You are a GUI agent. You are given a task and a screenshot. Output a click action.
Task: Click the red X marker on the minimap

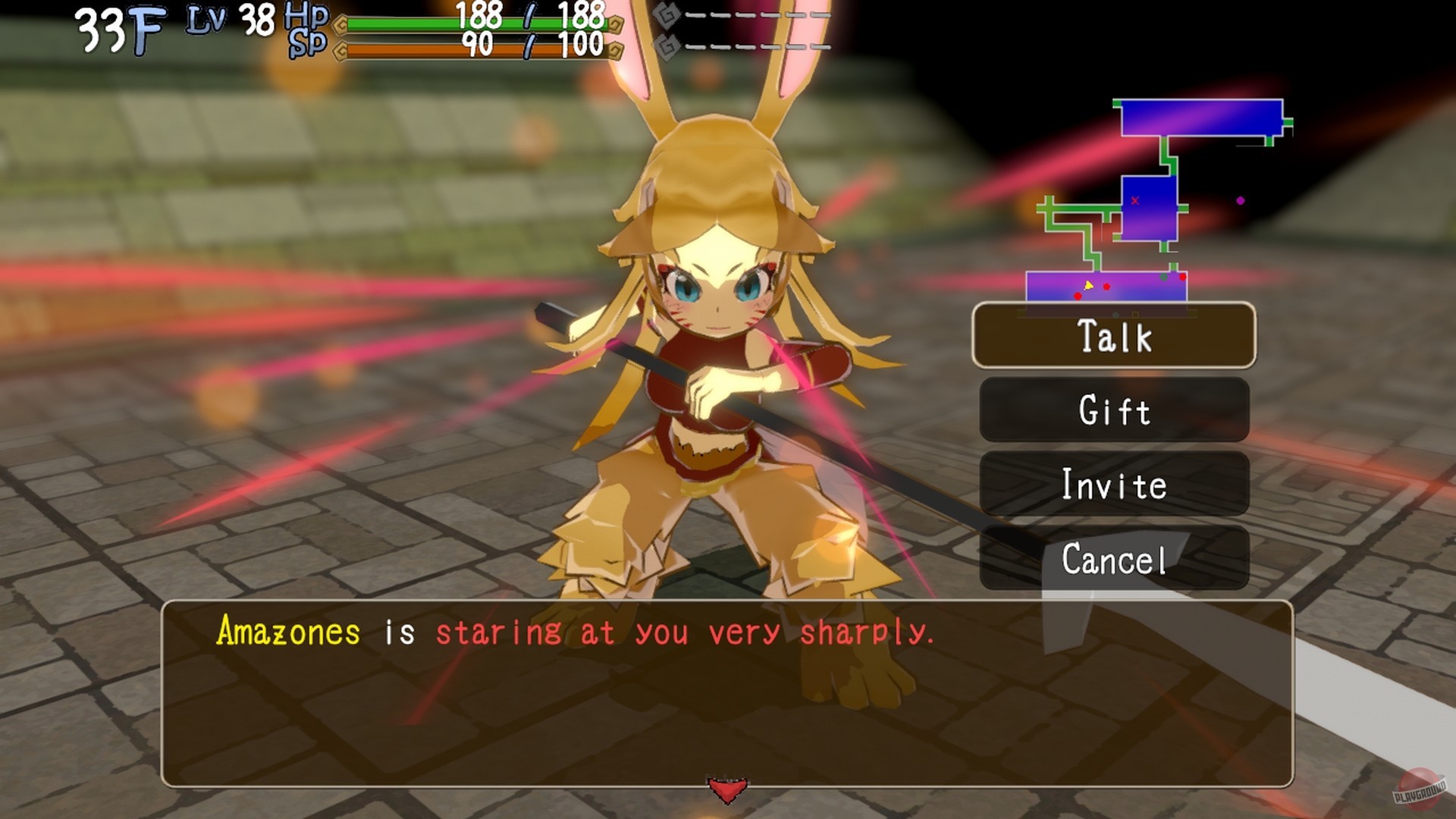(x=1134, y=200)
